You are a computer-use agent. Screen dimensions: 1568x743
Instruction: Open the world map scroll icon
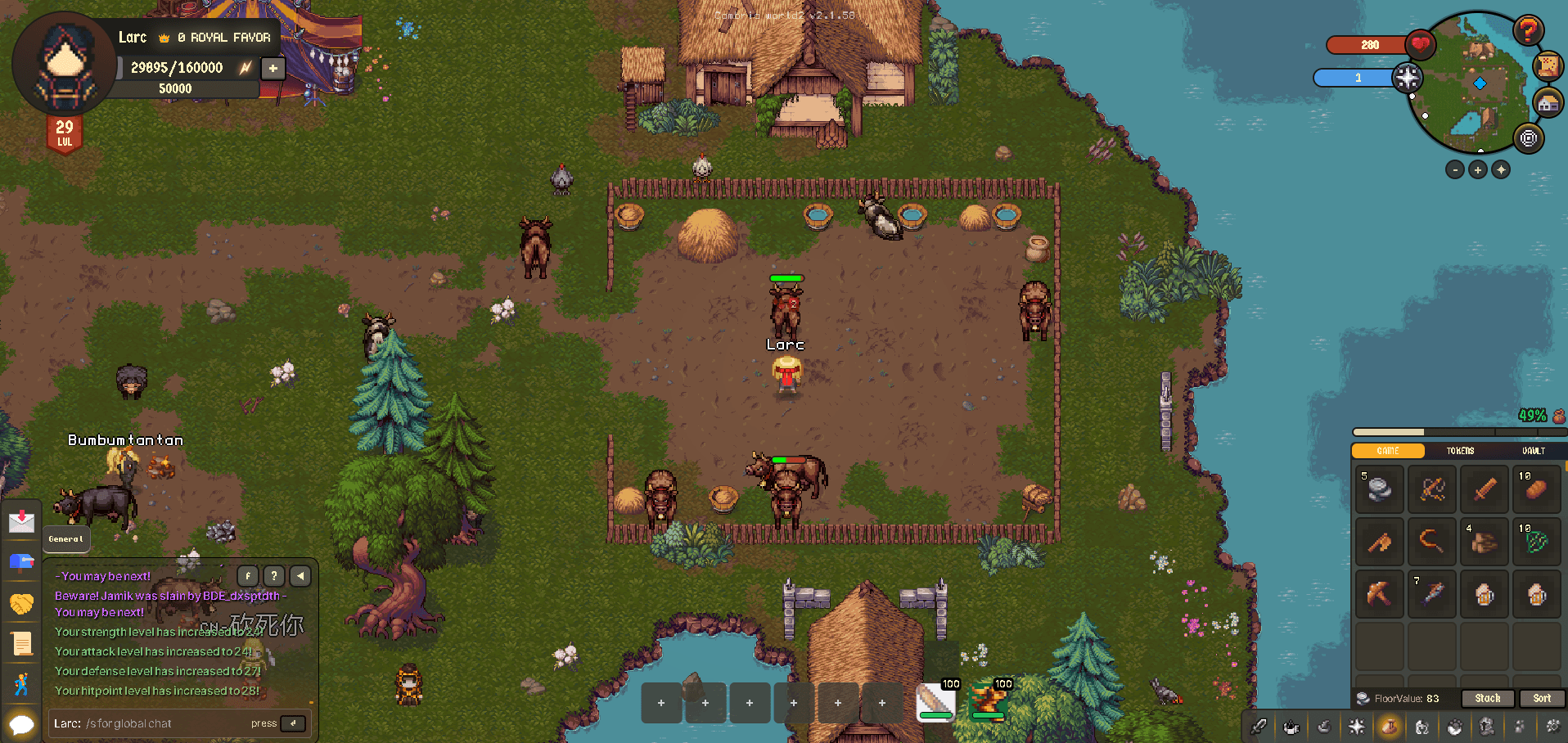tap(1548, 65)
